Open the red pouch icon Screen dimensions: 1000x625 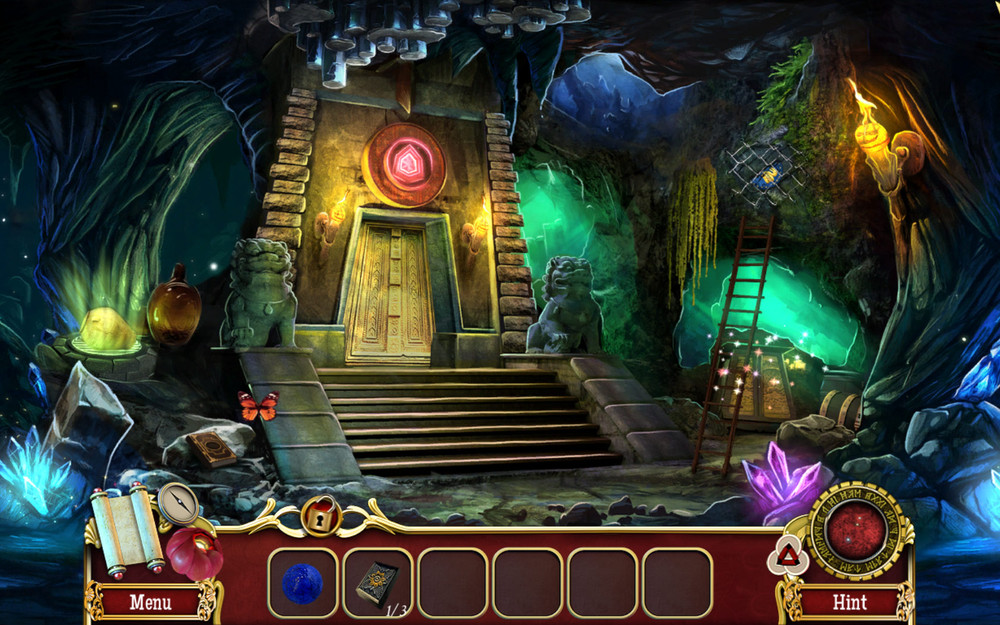(194, 553)
